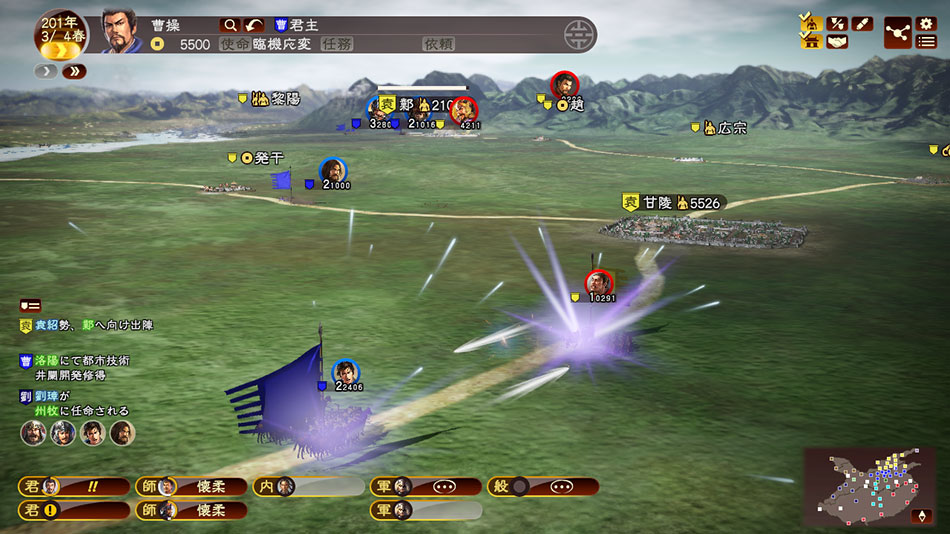950x534 pixels.
Task: Open the handshake diplomacy icon
Action: click(837, 42)
